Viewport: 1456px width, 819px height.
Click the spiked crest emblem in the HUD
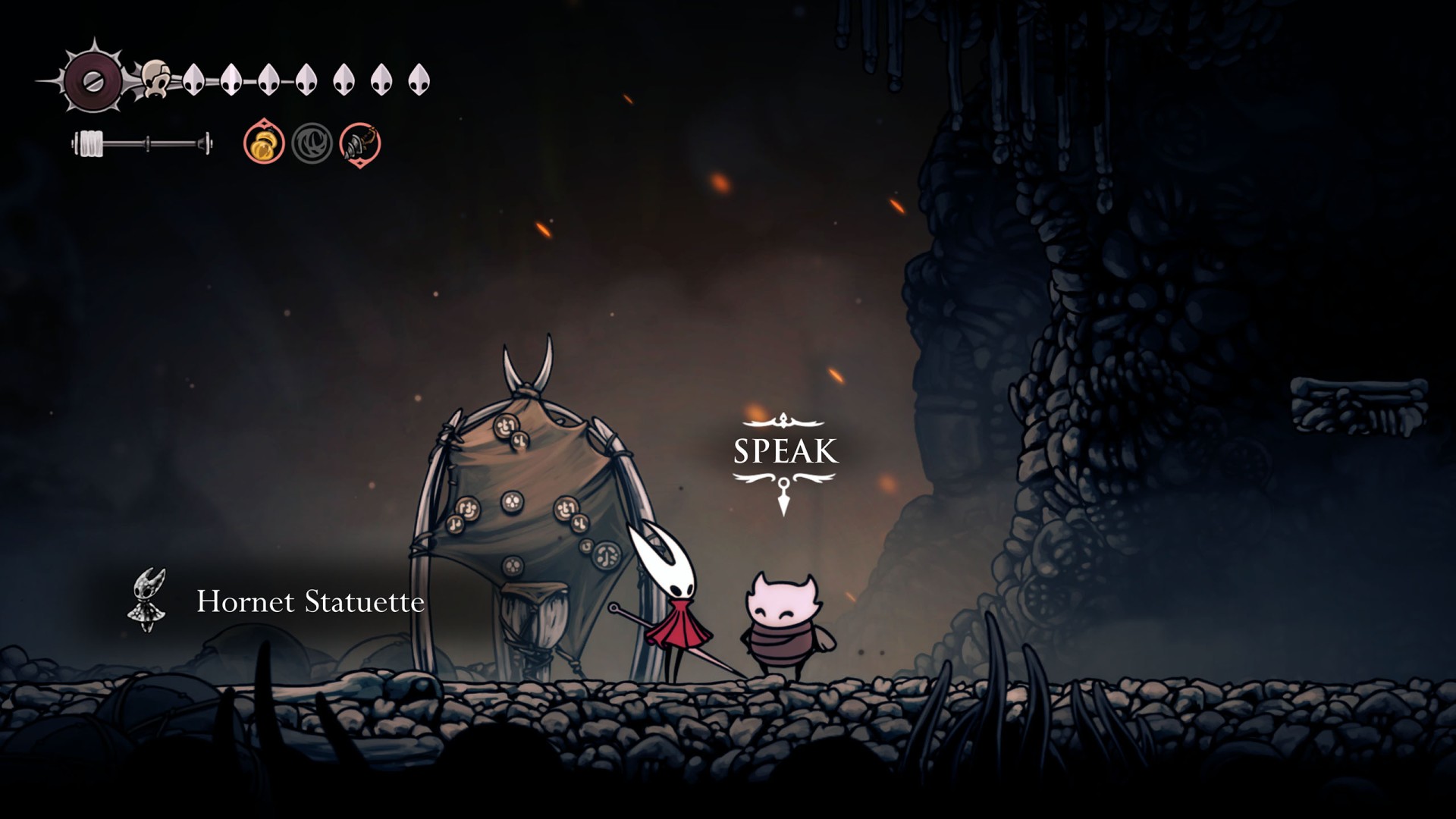[92, 80]
